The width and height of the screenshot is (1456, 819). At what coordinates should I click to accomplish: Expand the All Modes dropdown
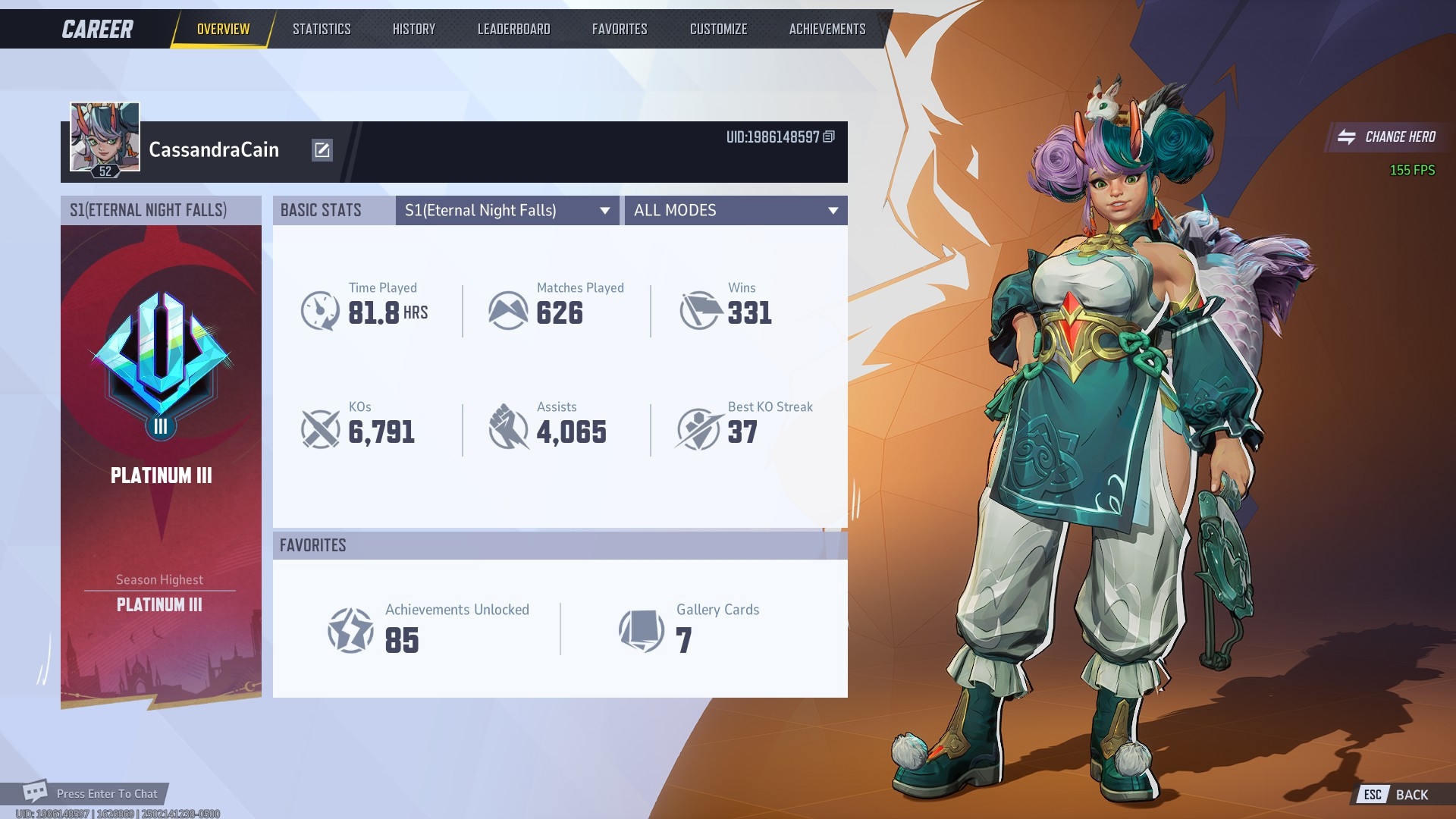click(x=736, y=211)
